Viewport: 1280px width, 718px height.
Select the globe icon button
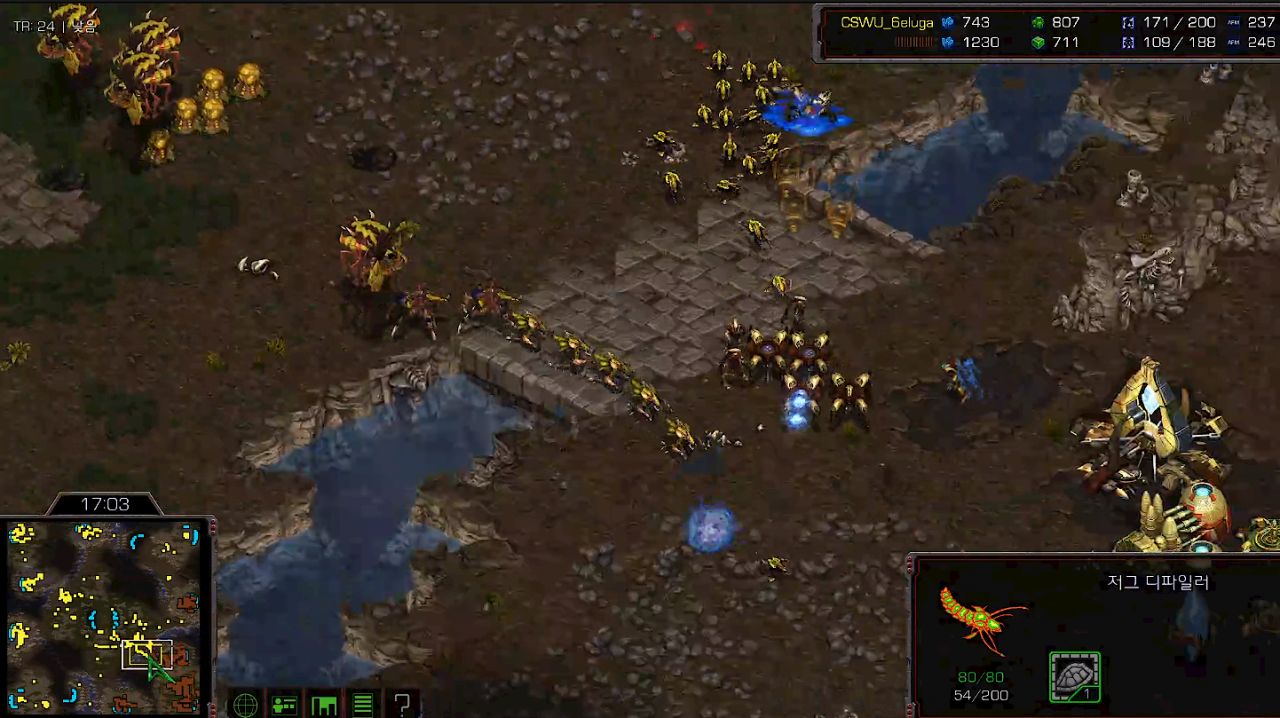pyautogui.click(x=245, y=705)
